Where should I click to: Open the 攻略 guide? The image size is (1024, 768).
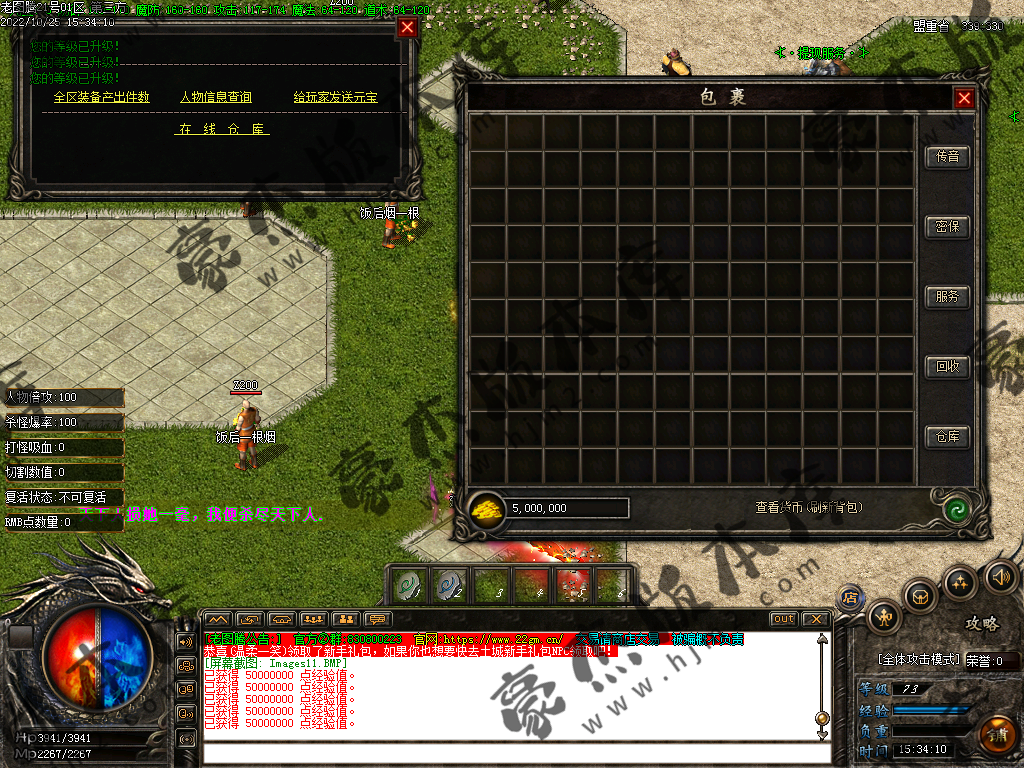[981, 623]
